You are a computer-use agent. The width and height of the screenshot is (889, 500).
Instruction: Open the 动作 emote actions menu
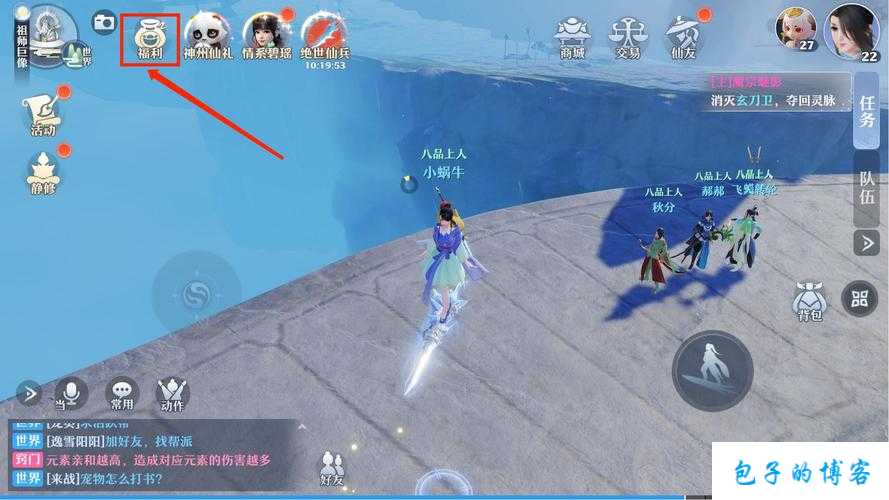[x=172, y=393]
